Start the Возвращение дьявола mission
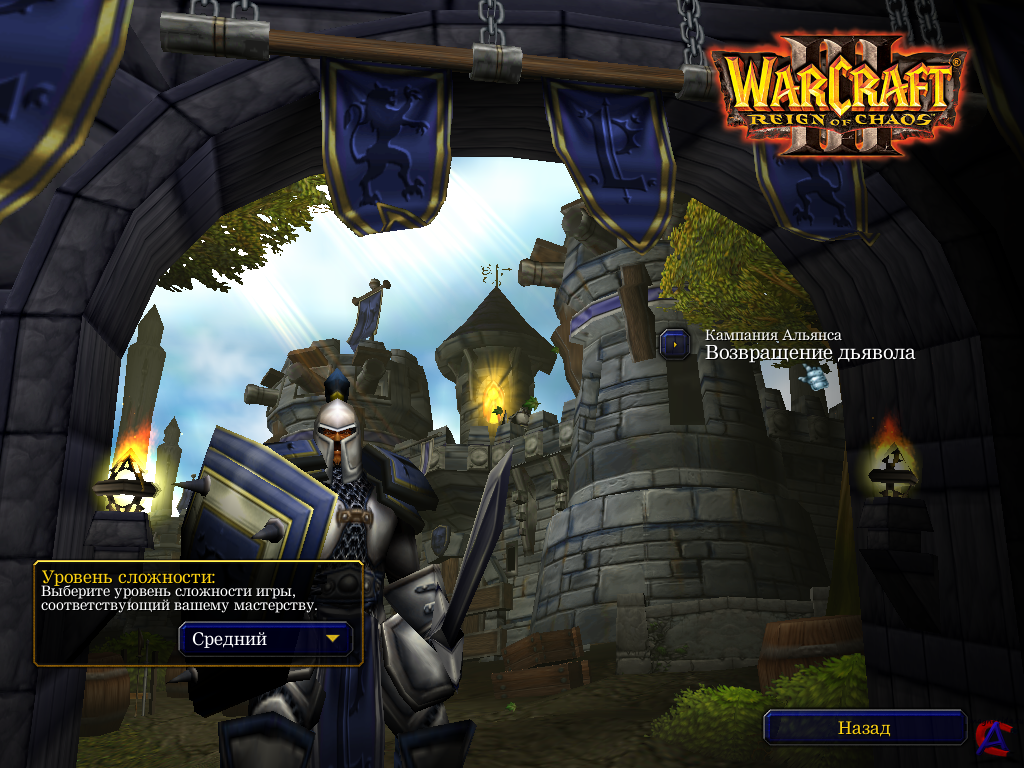The width and height of the screenshot is (1024, 768). click(675, 344)
